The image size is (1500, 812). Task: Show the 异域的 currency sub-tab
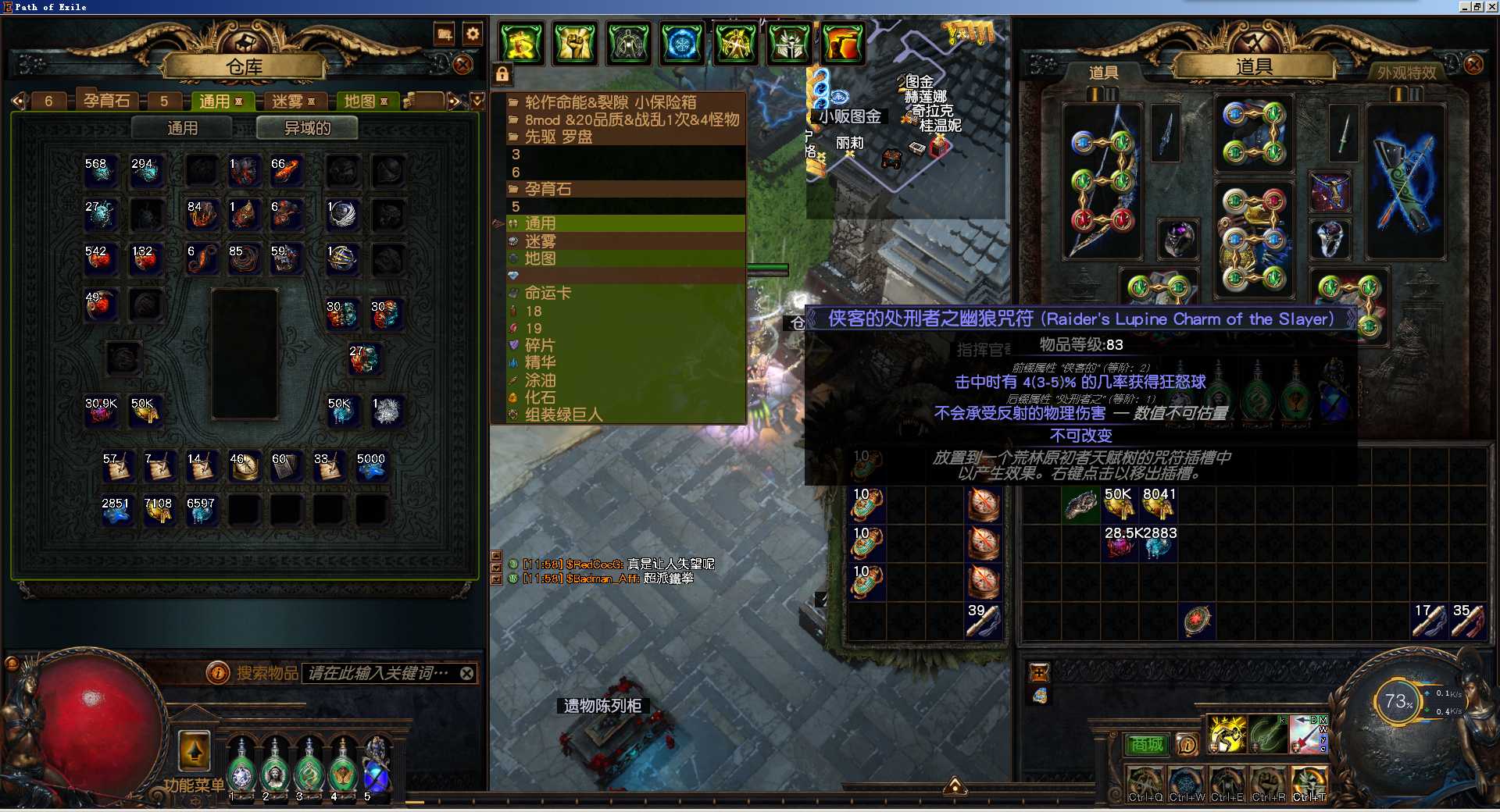[307, 128]
